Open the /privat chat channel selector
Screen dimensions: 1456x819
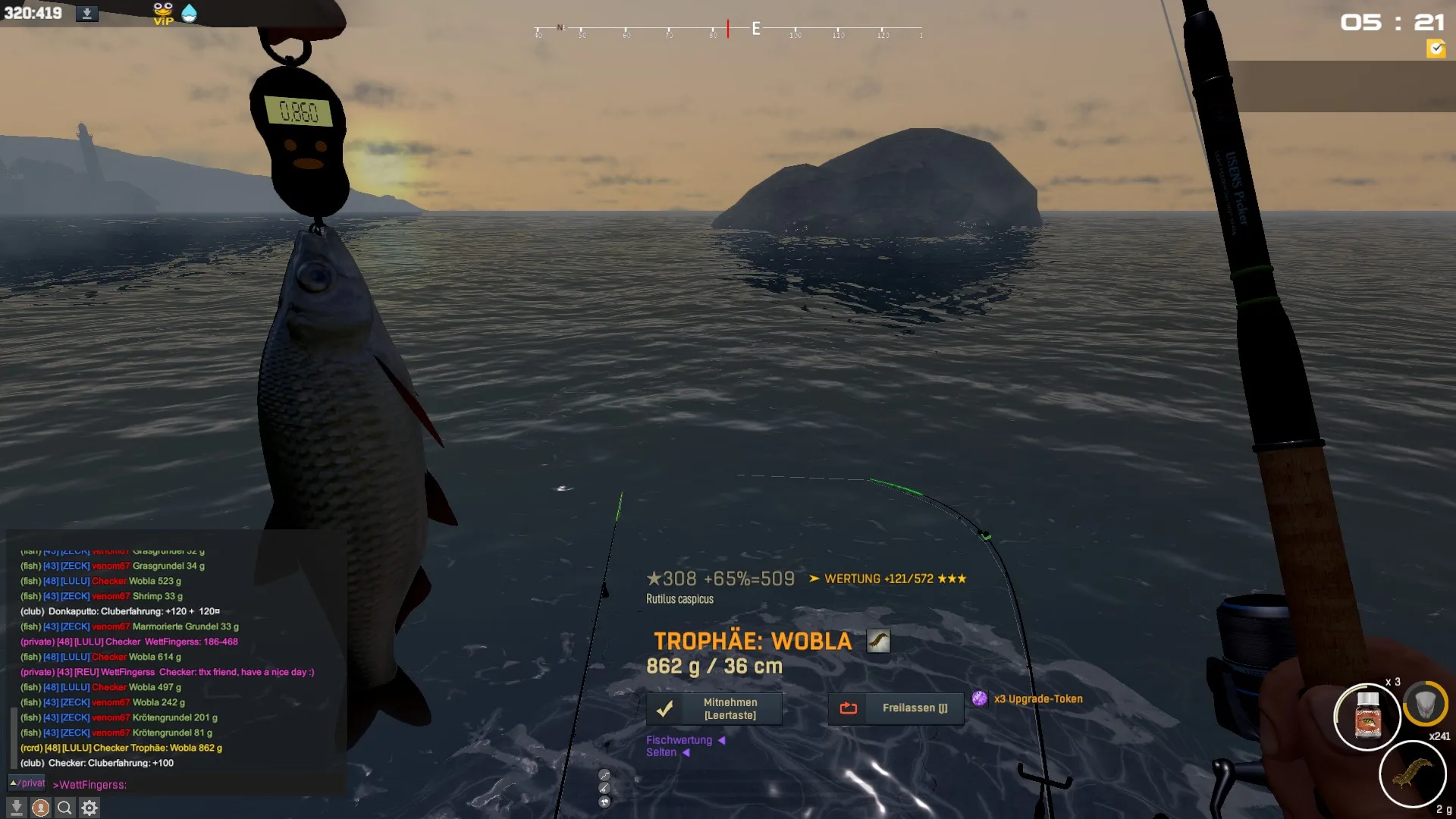(x=27, y=783)
